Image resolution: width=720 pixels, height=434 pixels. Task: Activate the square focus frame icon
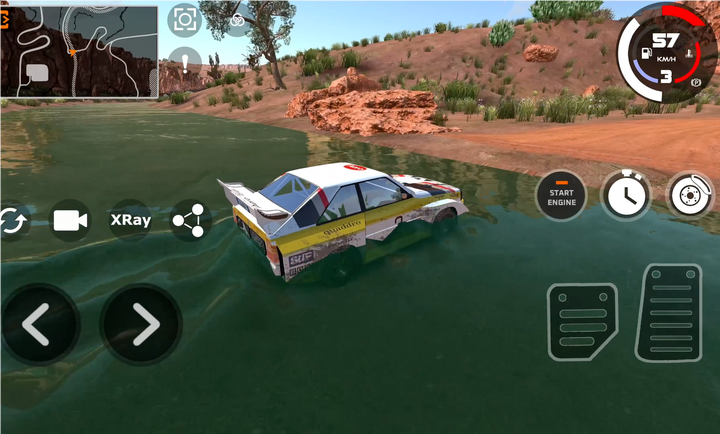coord(184,19)
